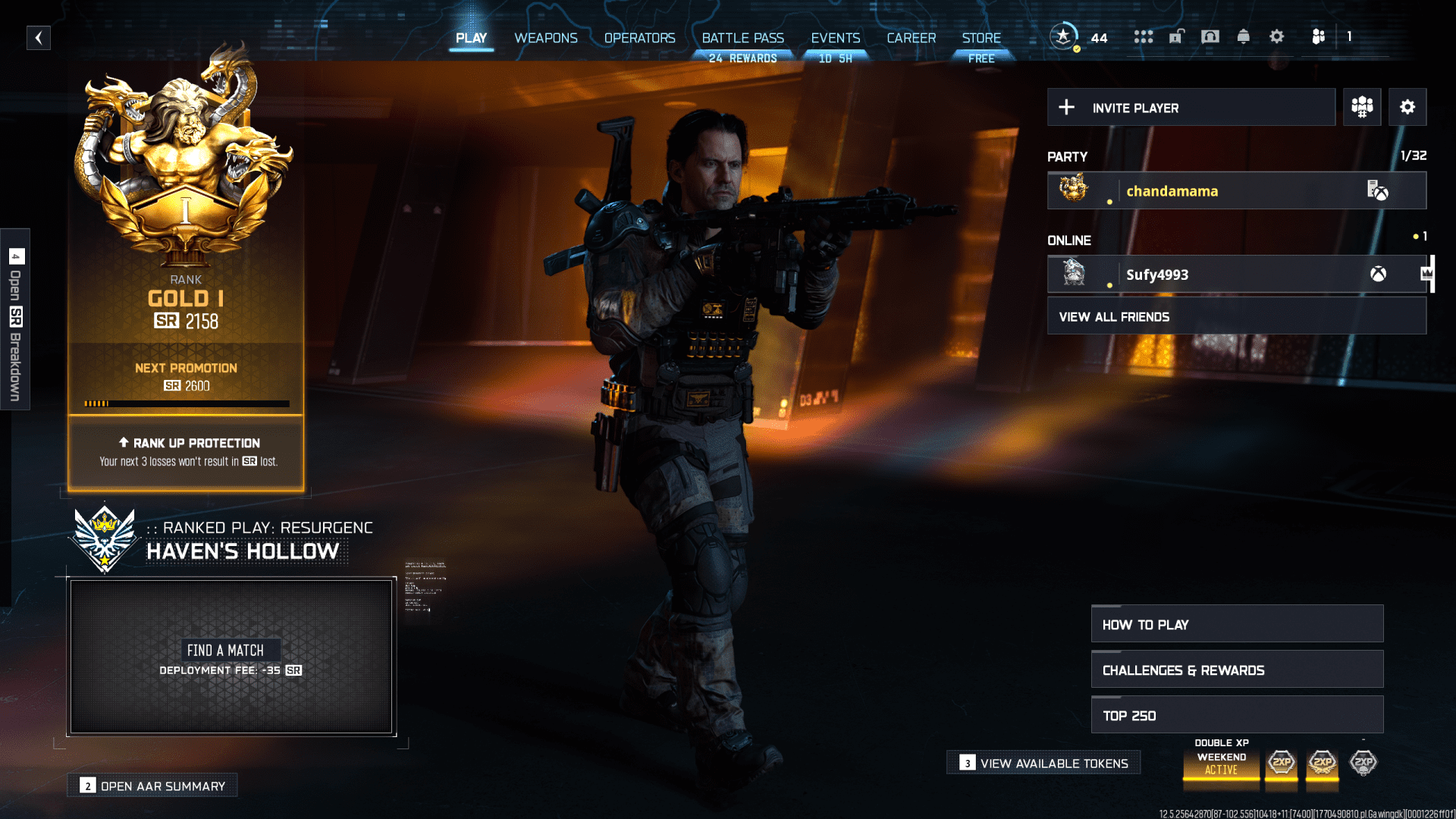1456x819 pixels.
Task: Click the apps grid icon next to player level
Action: (x=1144, y=36)
